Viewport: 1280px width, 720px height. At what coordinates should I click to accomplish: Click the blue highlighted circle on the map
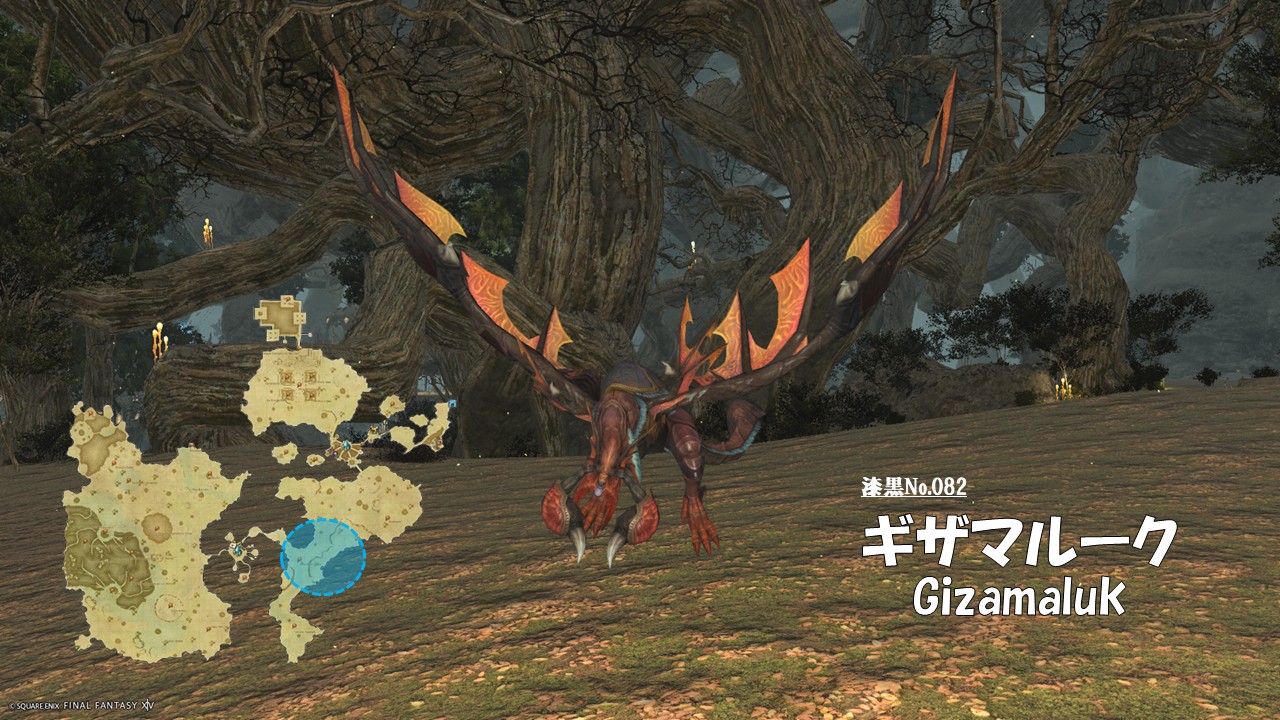point(323,557)
